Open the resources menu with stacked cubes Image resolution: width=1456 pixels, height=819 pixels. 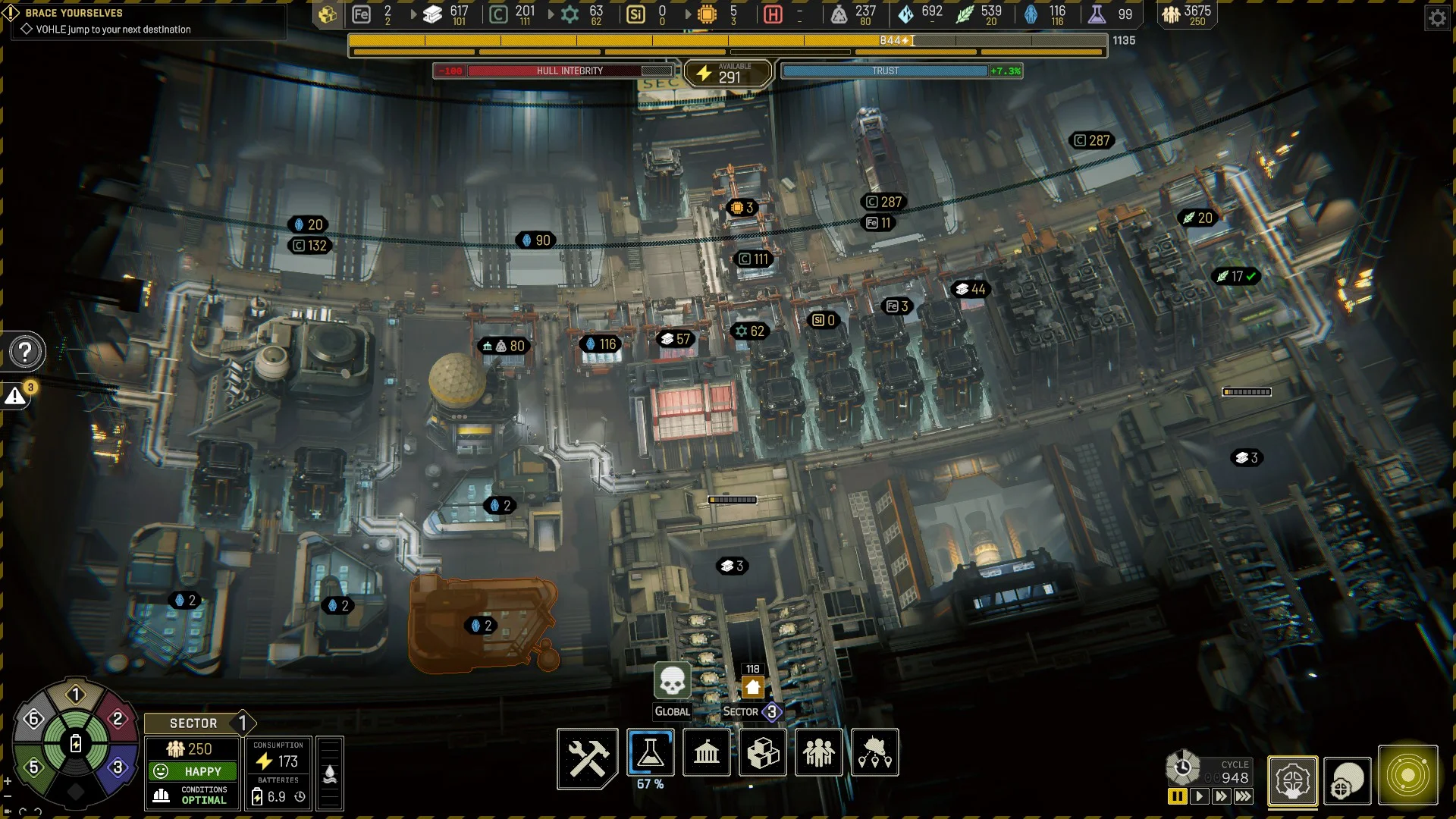tap(763, 752)
